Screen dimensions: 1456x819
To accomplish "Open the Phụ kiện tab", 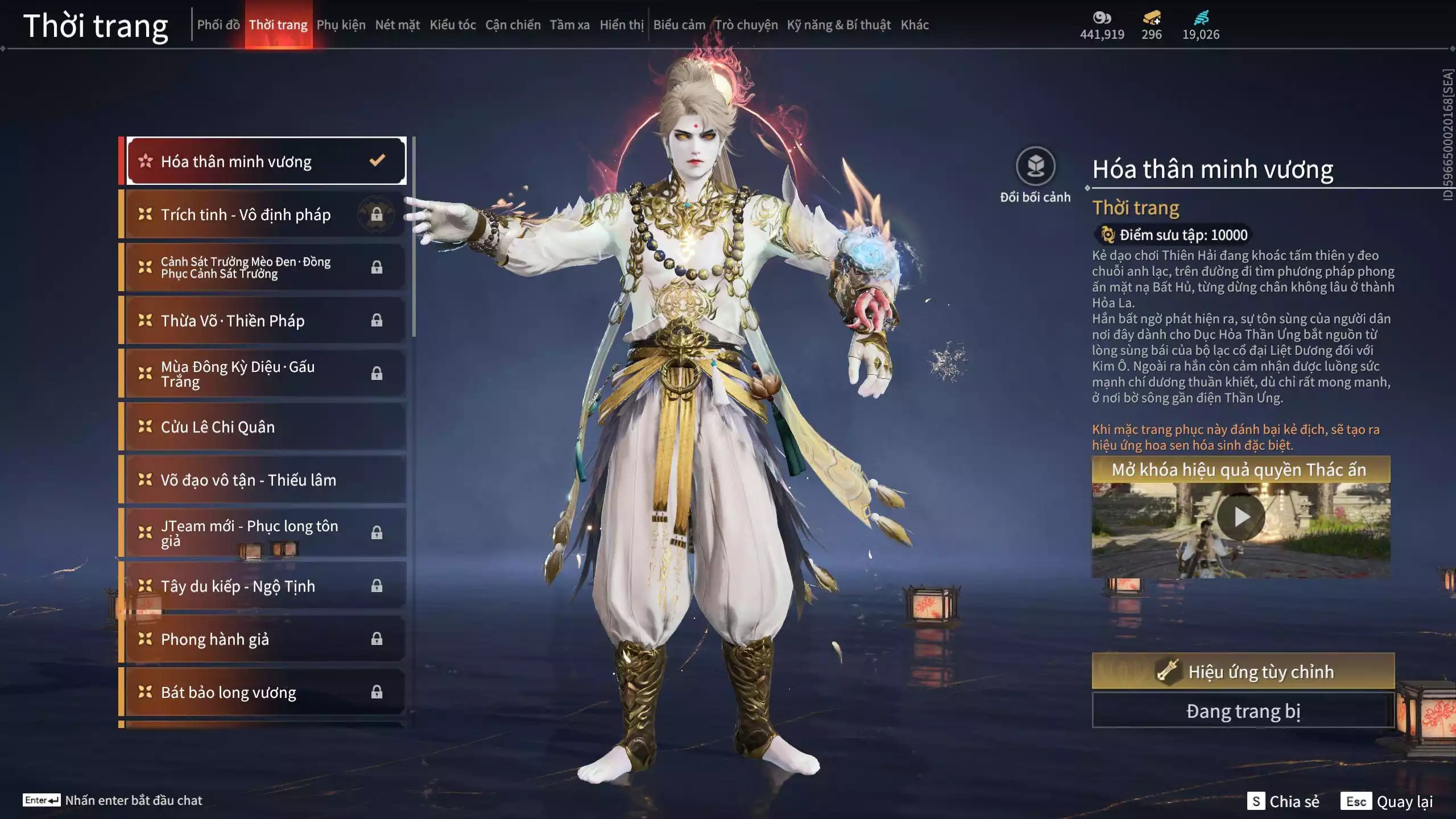I will click(x=341, y=25).
